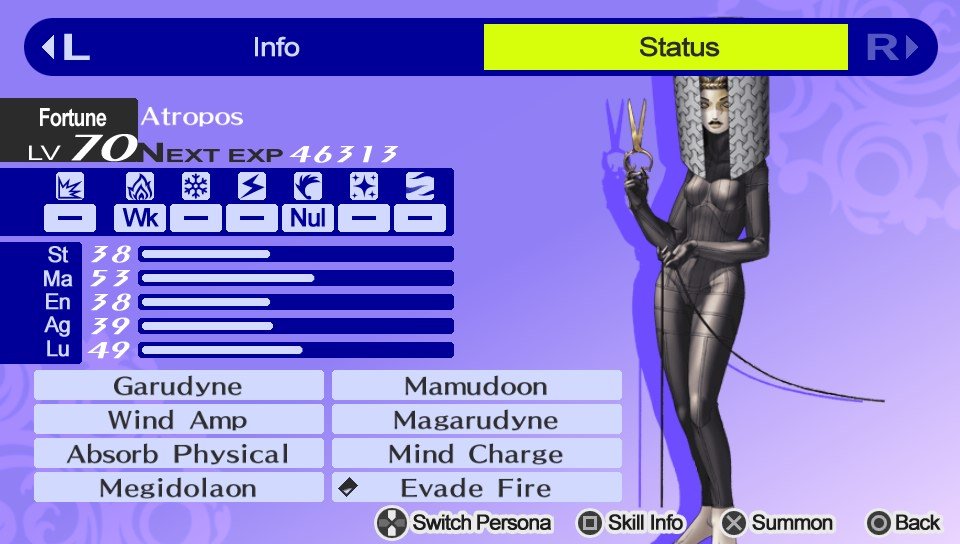Select the Megidolaon skill
The image size is (960, 544).
point(178,488)
